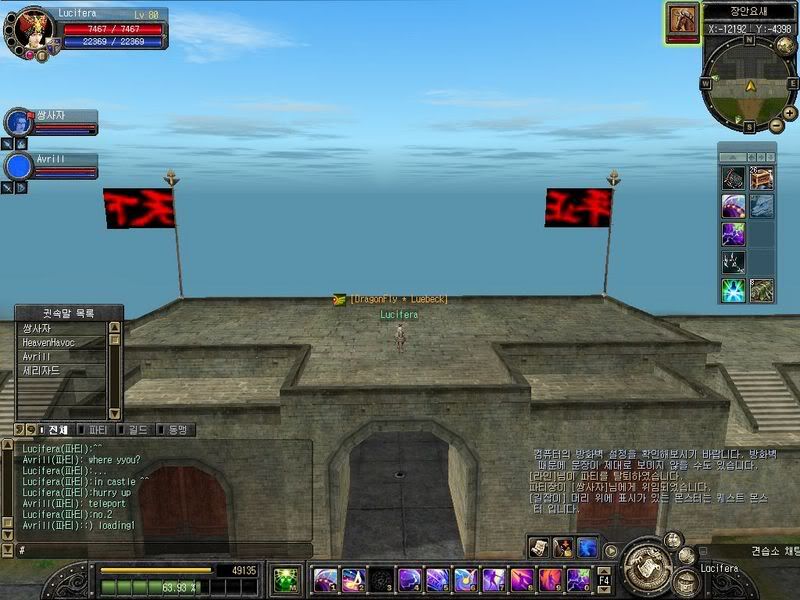Open the large scroll main menu button
800x600 pixels.
tap(649, 566)
